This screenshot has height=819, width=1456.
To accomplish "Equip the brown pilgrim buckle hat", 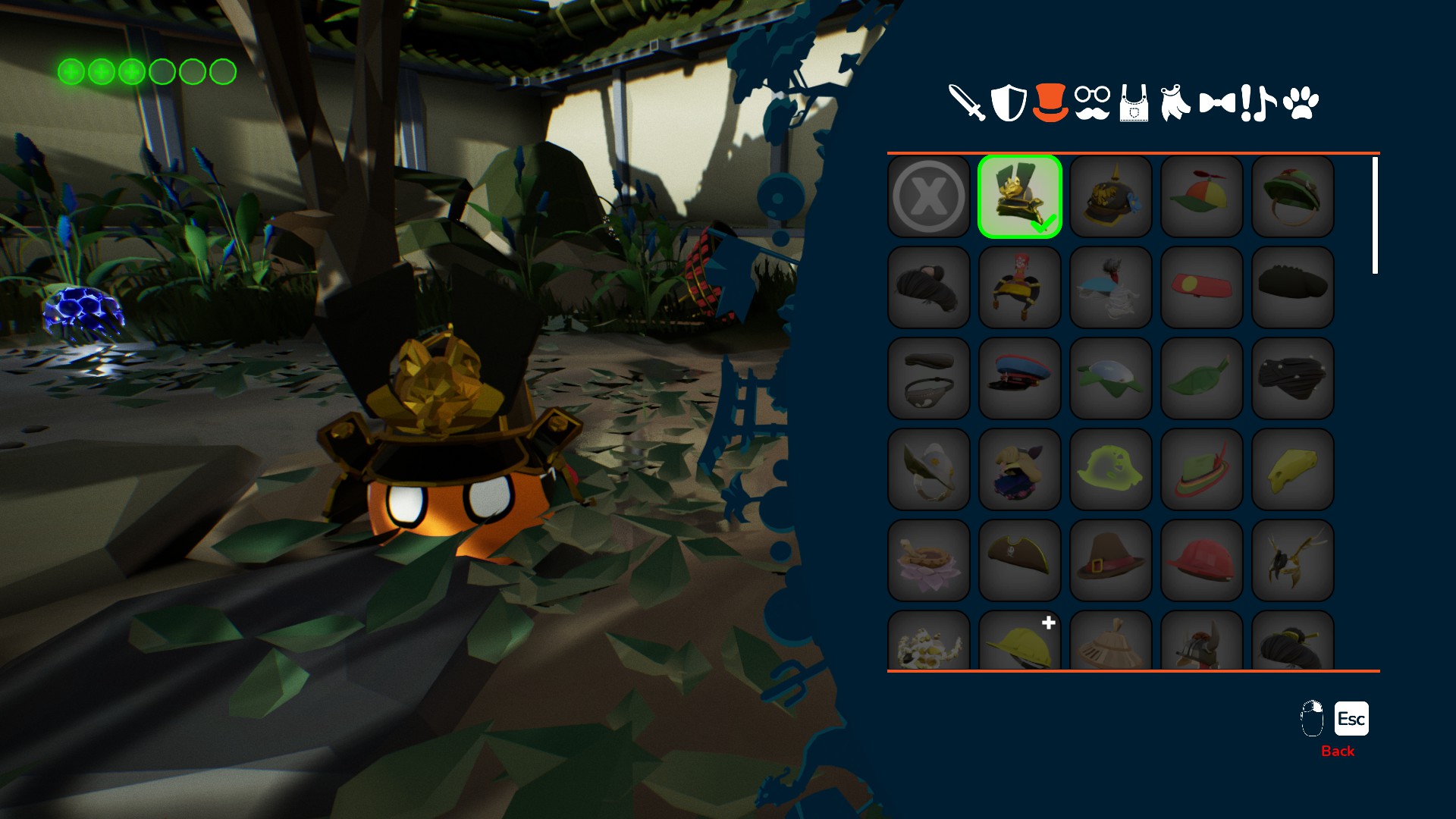I will 1111,560.
